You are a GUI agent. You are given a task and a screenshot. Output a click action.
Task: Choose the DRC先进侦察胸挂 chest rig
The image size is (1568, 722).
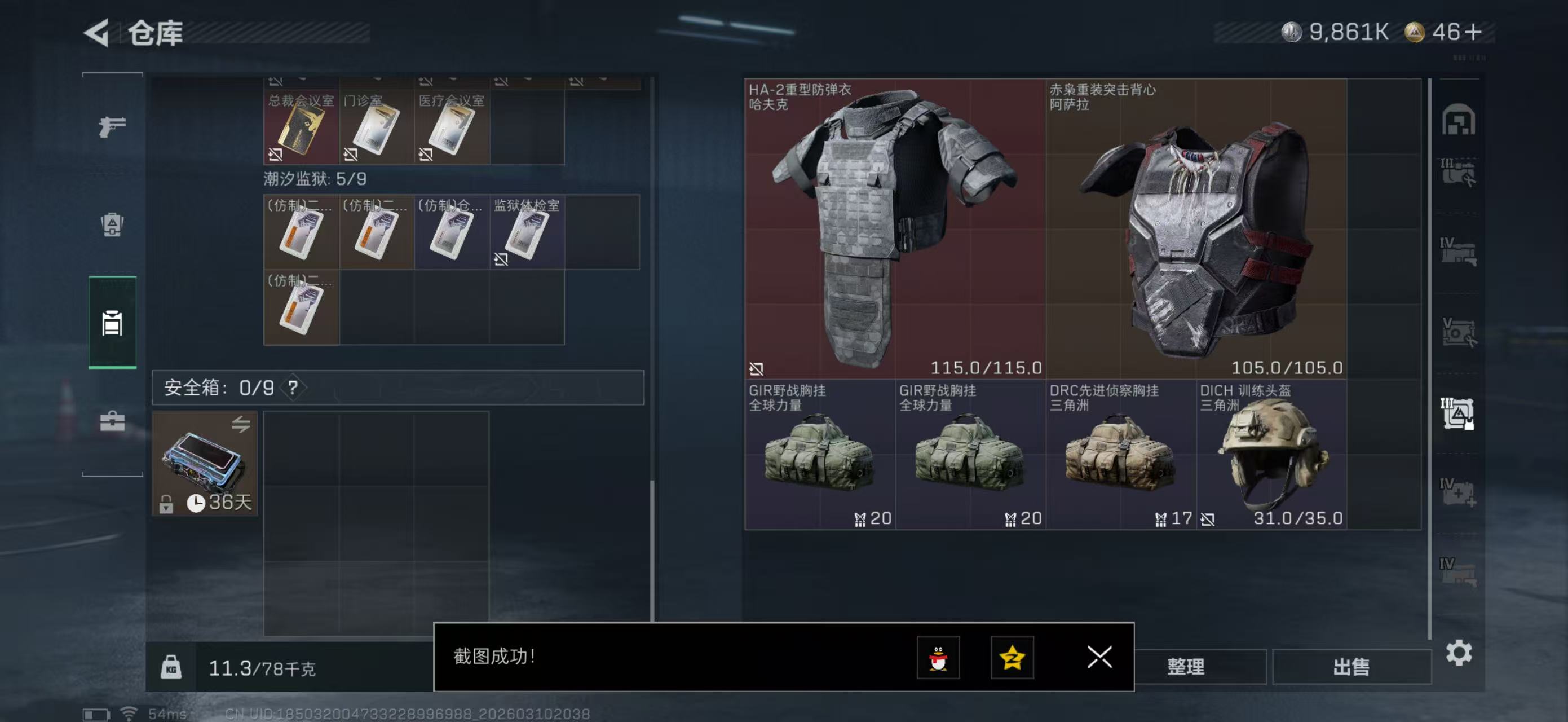pos(1120,455)
